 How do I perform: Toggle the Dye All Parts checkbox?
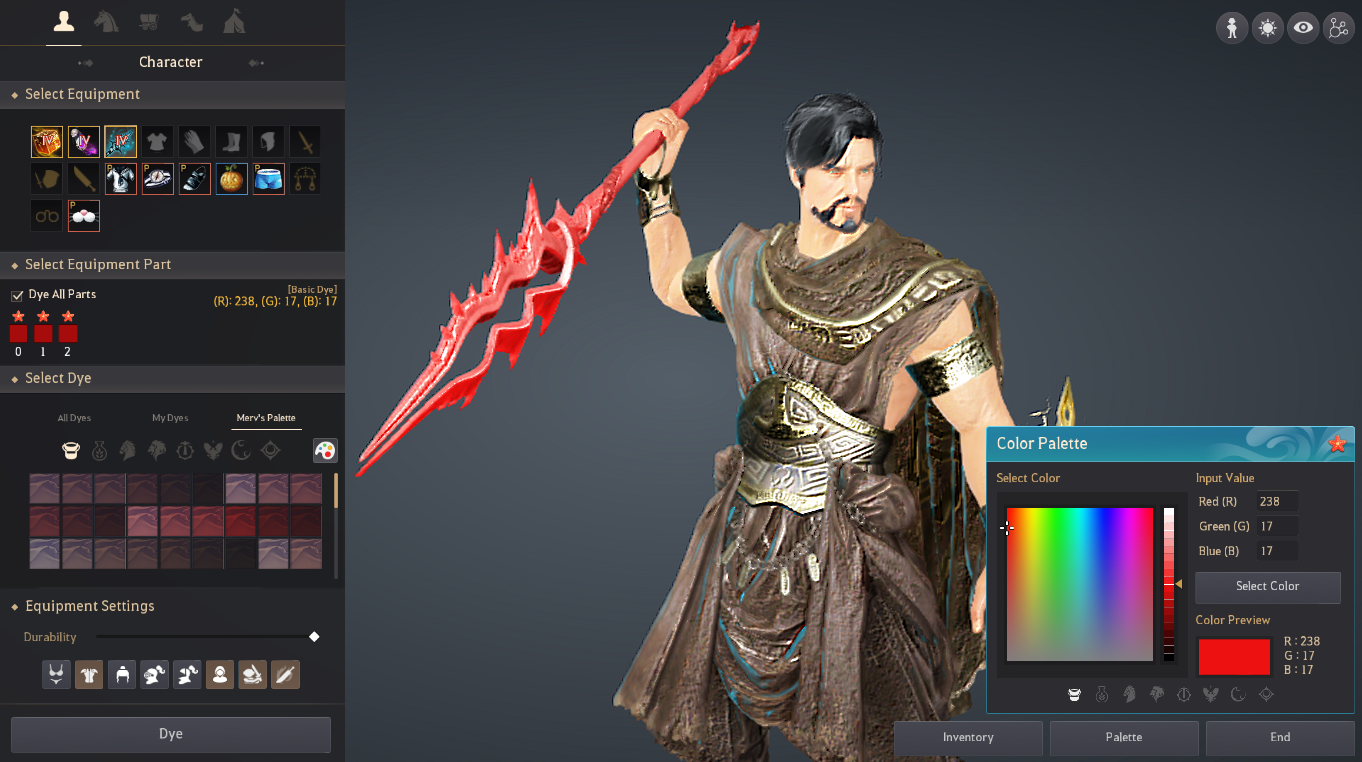(17, 294)
